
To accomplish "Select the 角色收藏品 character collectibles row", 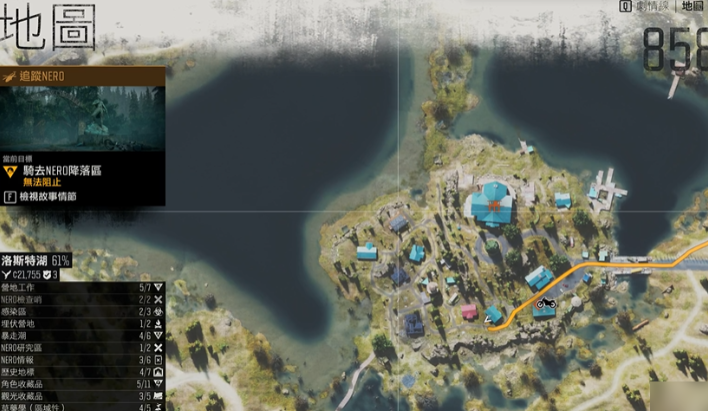I will coord(82,383).
